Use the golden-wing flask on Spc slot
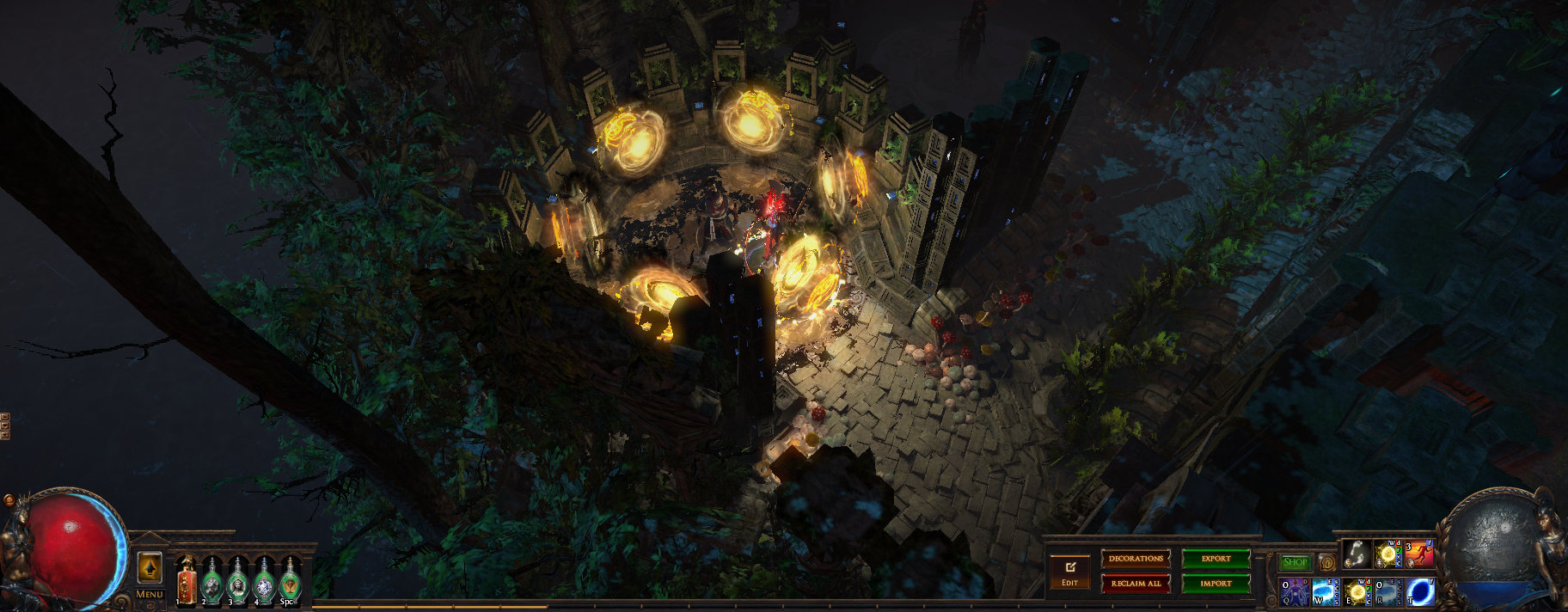The width and height of the screenshot is (1568, 612). click(x=291, y=582)
